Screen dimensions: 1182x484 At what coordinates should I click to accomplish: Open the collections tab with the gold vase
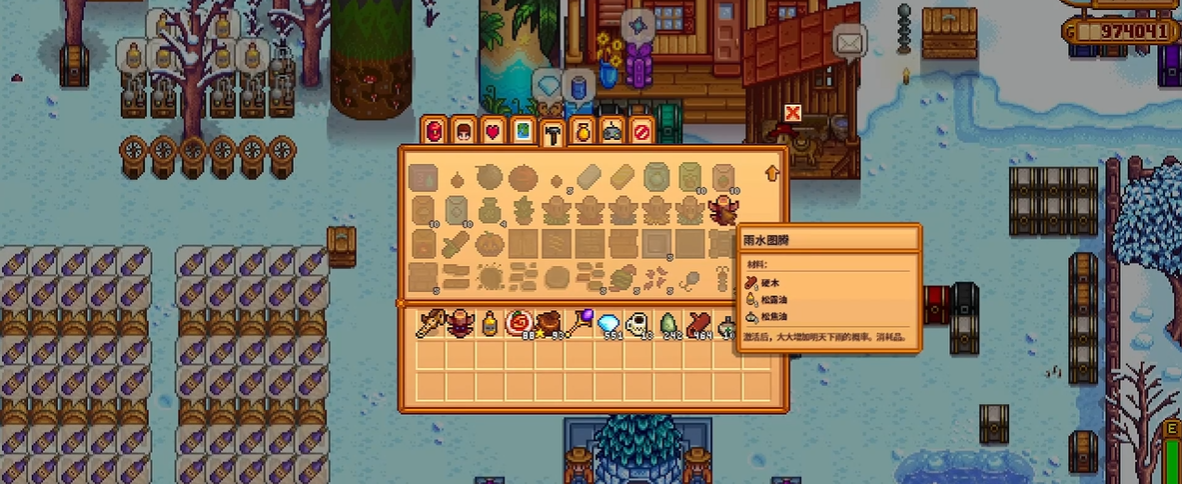pos(582,131)
